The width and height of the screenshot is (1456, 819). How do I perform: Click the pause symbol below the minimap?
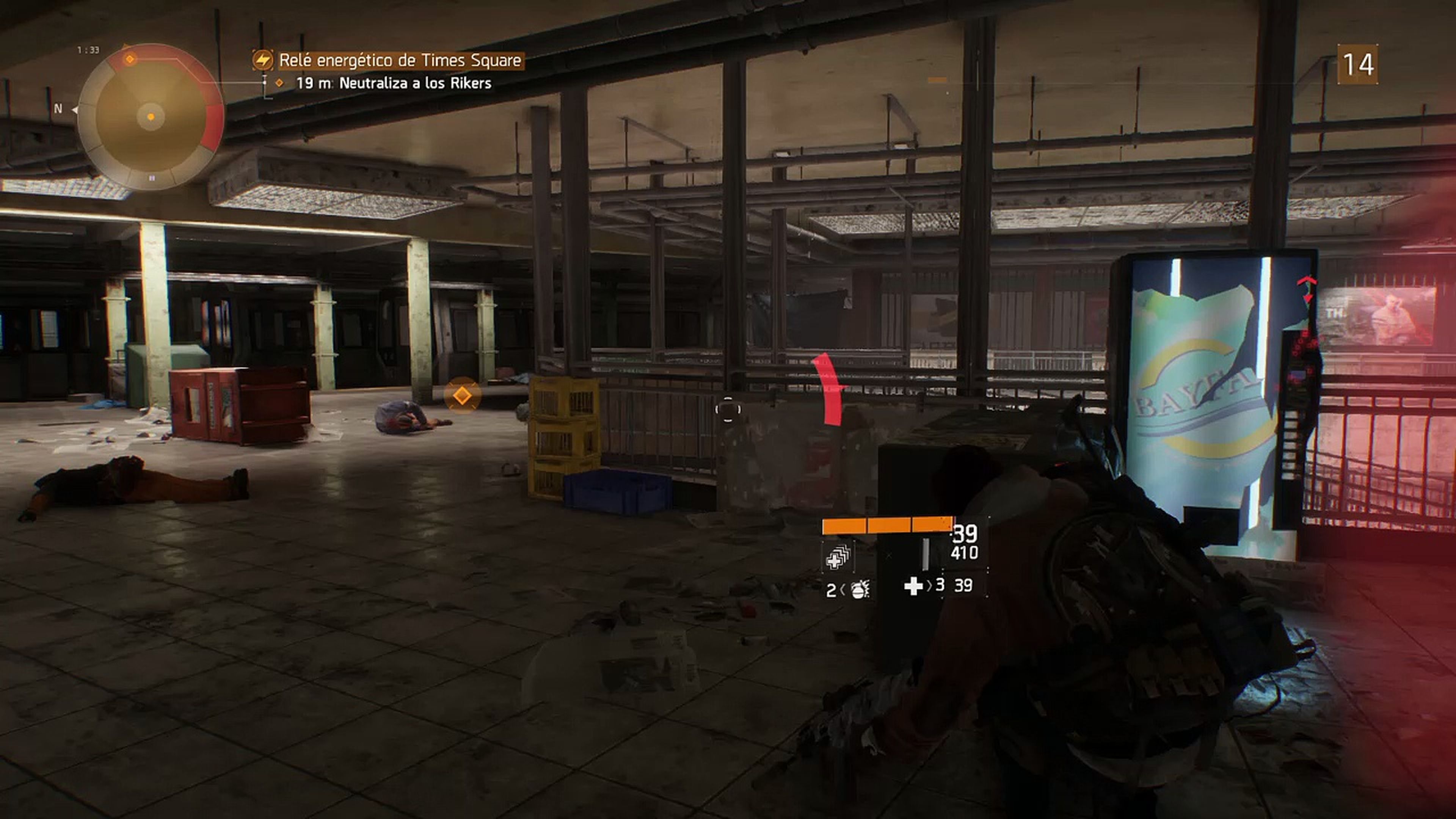(x=152, y=180)
